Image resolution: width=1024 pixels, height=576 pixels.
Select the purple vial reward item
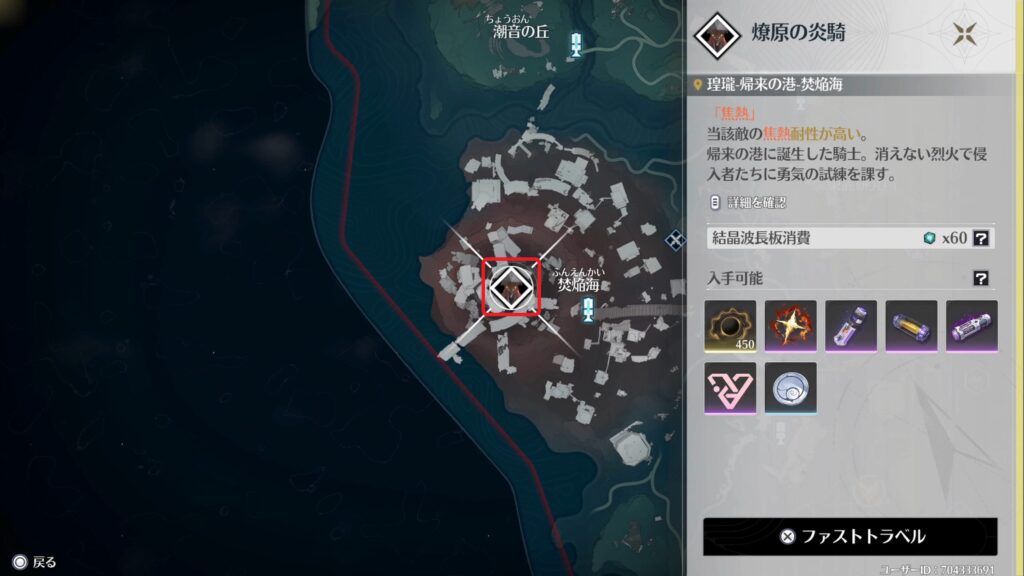(x=851, y=326)
